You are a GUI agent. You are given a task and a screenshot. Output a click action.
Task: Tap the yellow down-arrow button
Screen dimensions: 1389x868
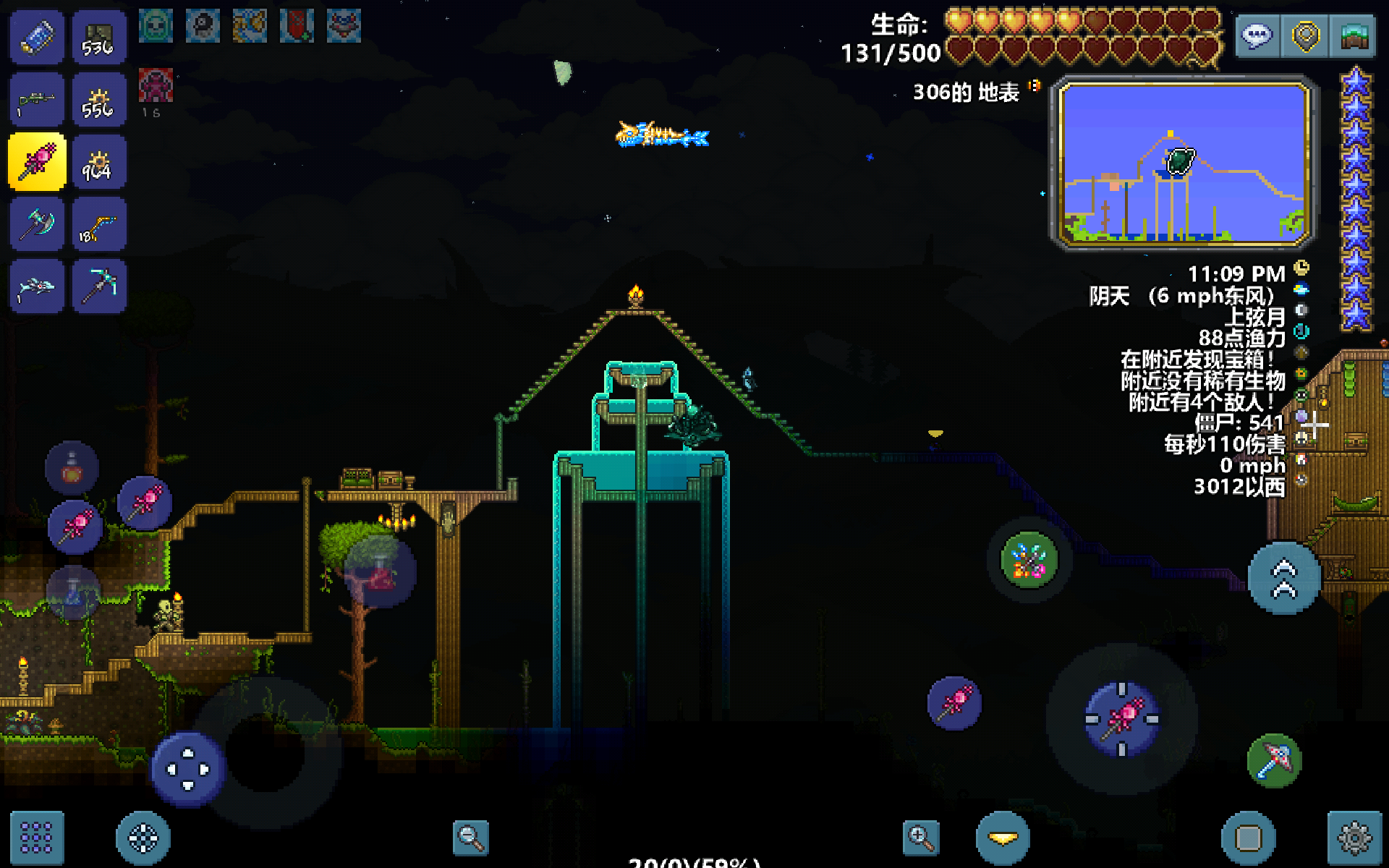pos(1003,838)
